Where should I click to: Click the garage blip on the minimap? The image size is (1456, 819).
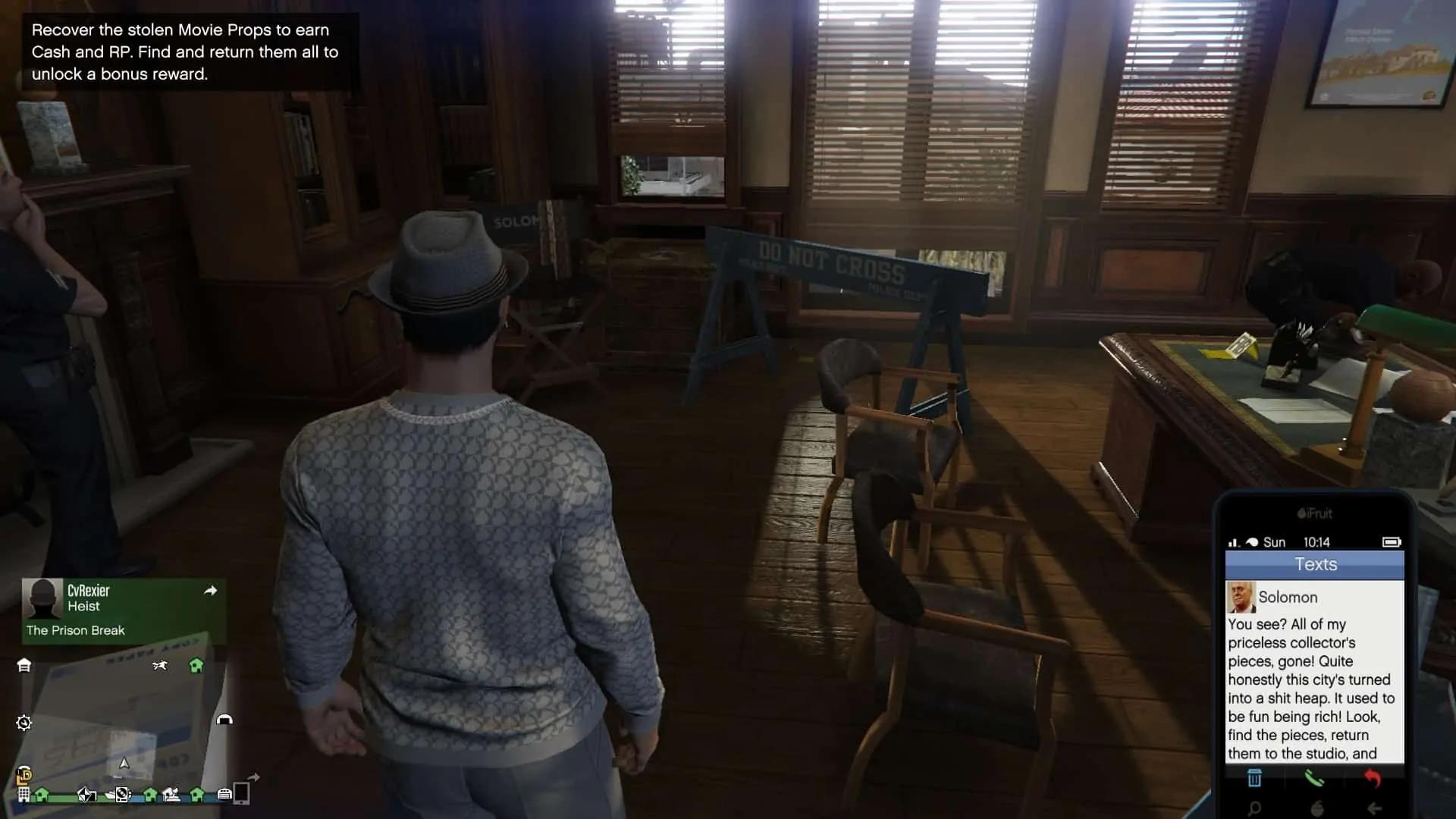pos(24,665)
